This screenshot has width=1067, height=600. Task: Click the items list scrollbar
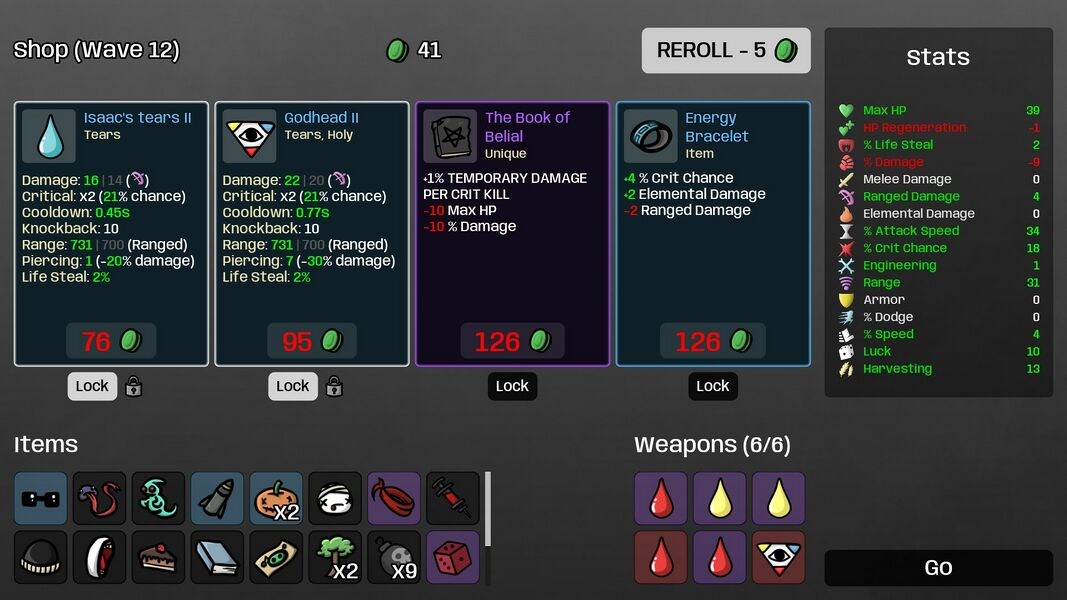488,510
